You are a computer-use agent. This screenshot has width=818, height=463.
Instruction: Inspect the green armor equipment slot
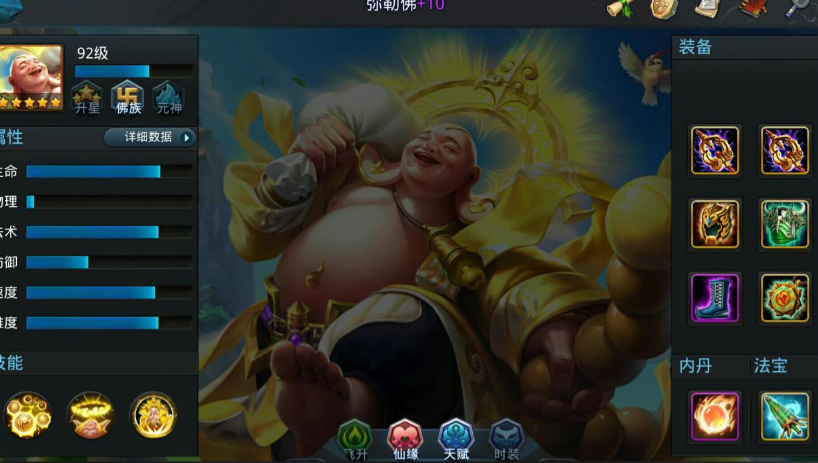[x=785, y=224]
